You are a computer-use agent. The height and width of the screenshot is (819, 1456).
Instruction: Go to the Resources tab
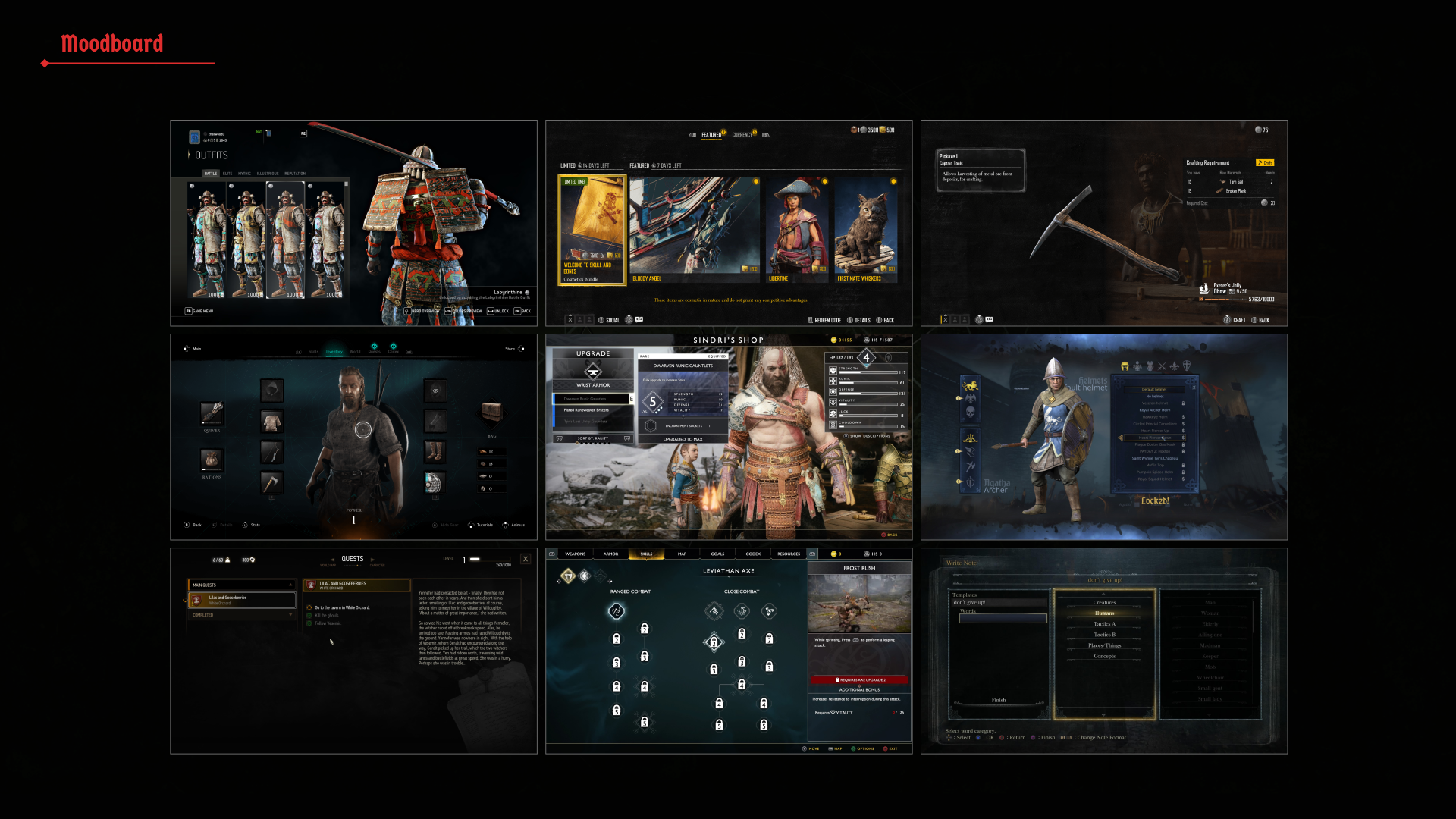pyautogui.click(x=789, y=554)
